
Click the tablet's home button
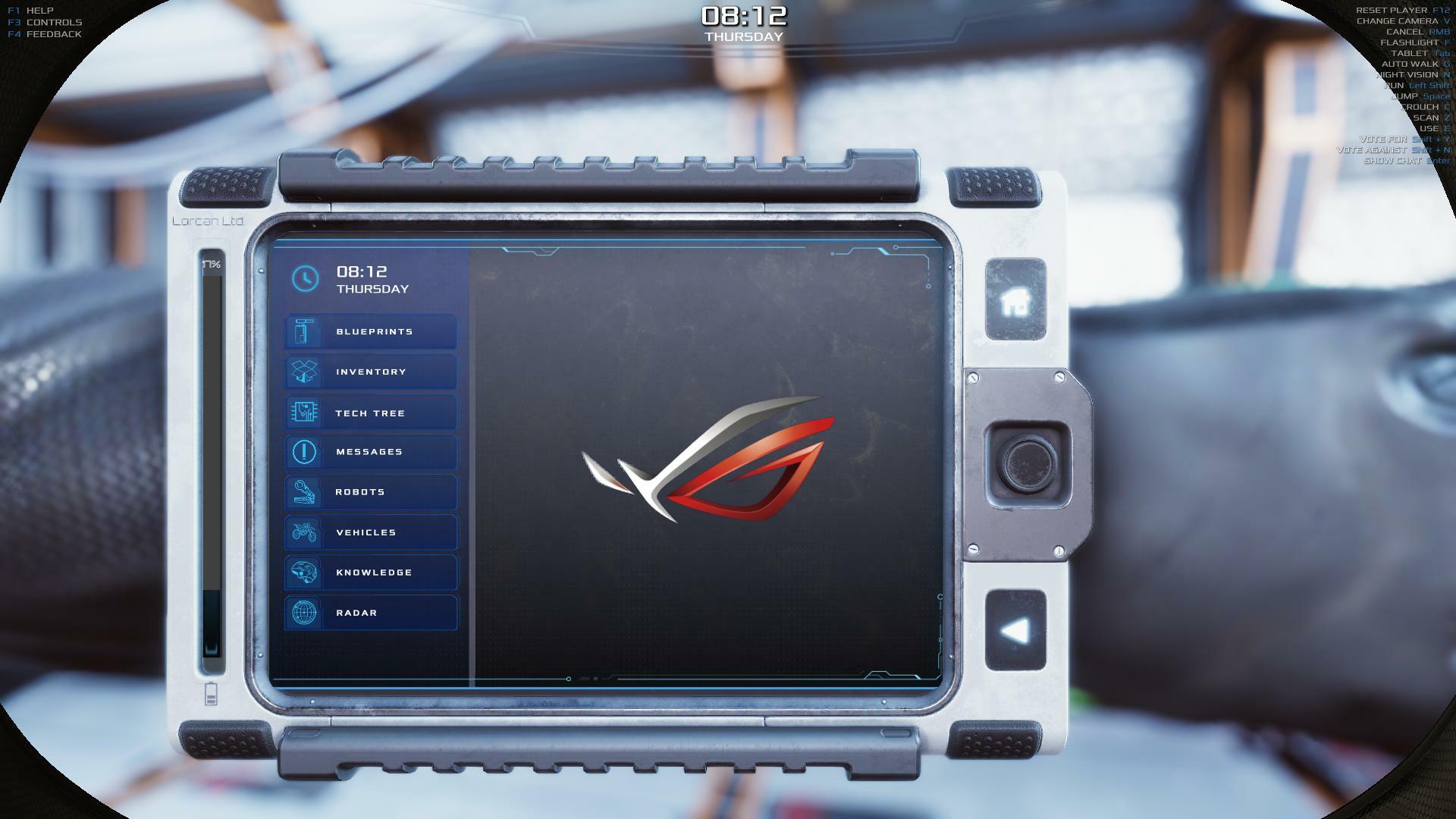tap(1015, 300)
